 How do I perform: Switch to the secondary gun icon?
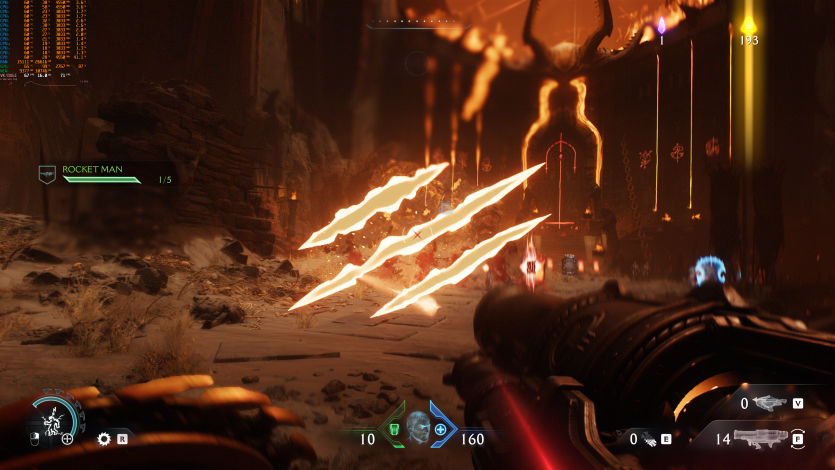click(x=770, y=403)
